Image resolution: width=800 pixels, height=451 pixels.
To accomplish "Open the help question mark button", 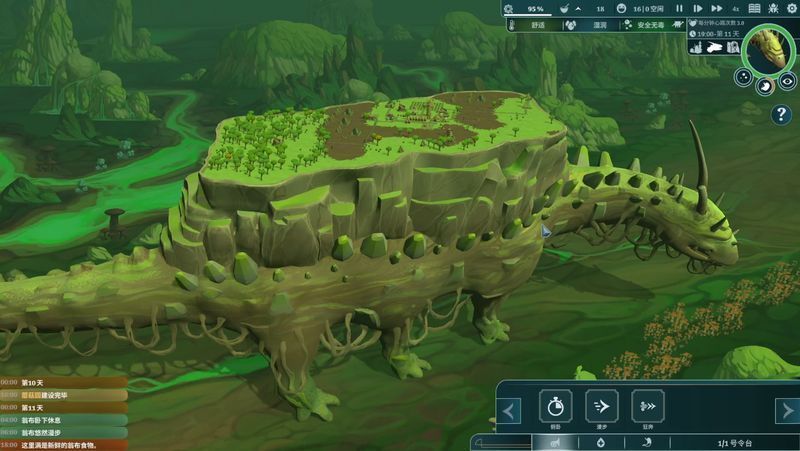I will pos(781,115).
